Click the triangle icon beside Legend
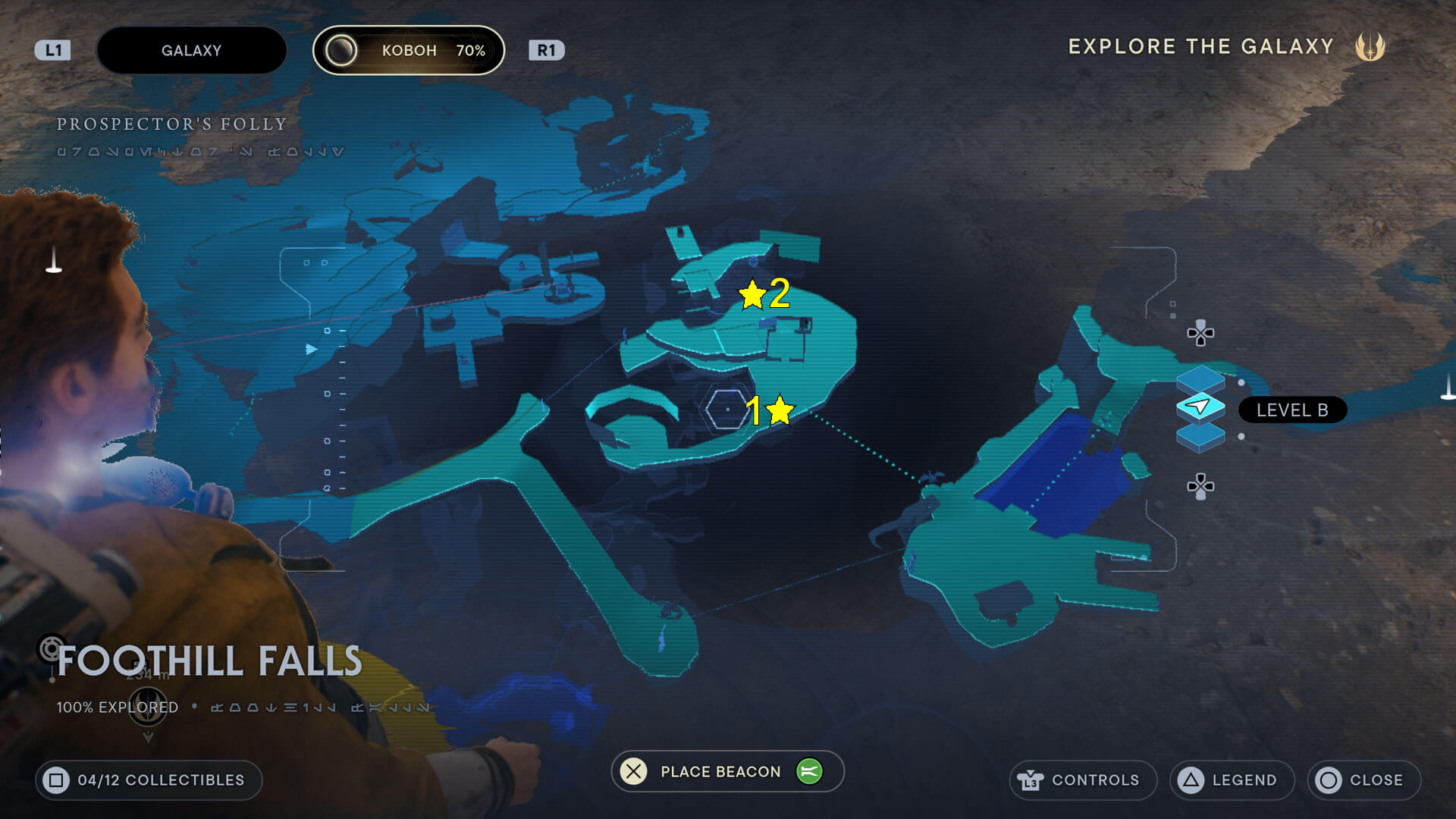 (1191, 780)
